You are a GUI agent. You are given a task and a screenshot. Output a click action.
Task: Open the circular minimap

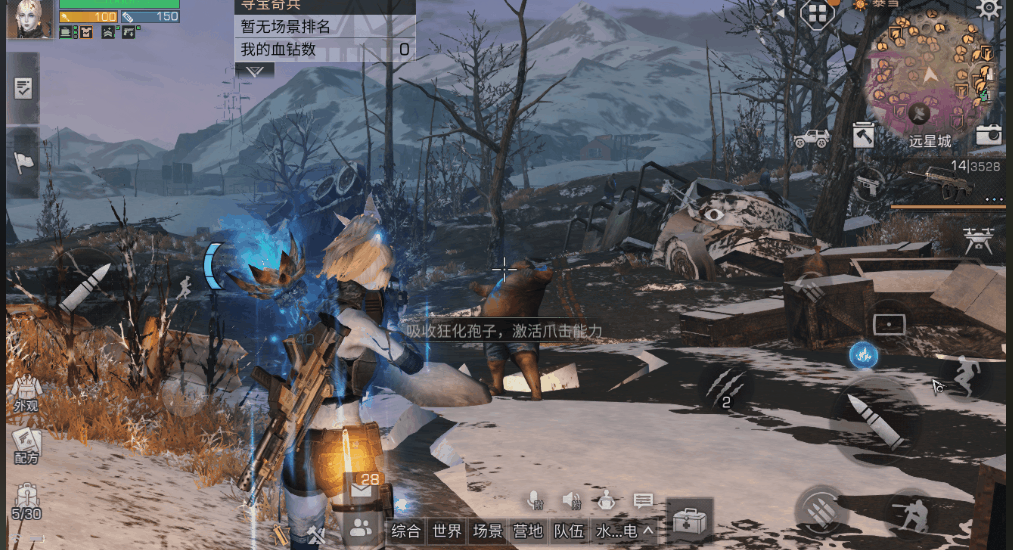click(931, 75)
